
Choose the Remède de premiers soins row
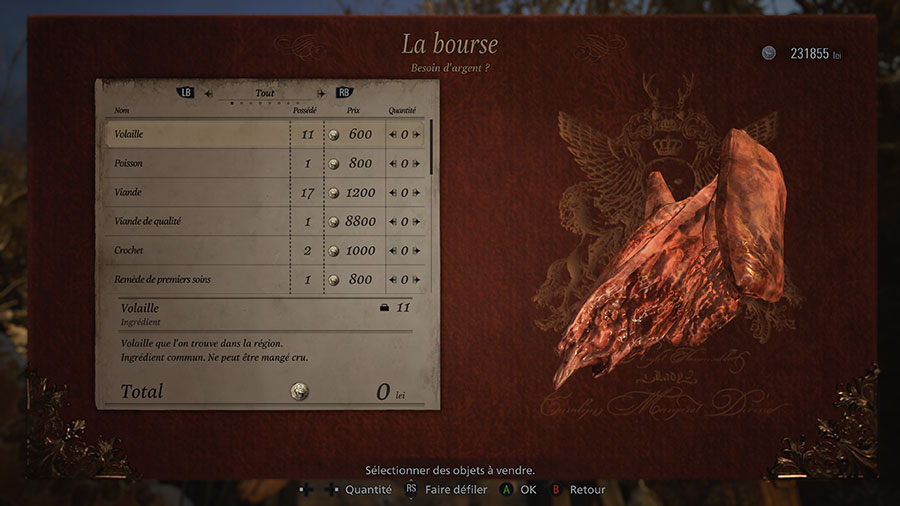(197, 279)
